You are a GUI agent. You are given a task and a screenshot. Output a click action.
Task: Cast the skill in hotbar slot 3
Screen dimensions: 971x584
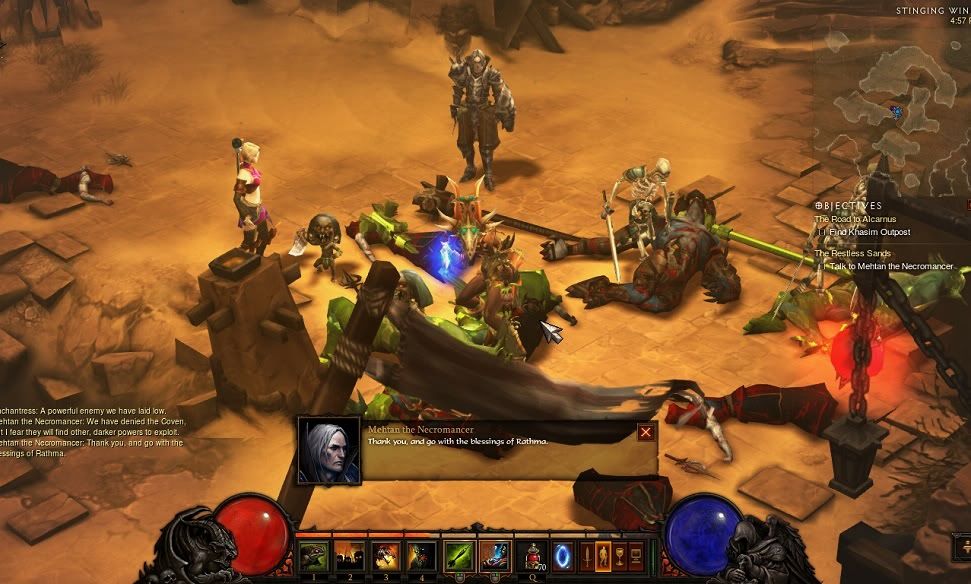click(385, 556)
